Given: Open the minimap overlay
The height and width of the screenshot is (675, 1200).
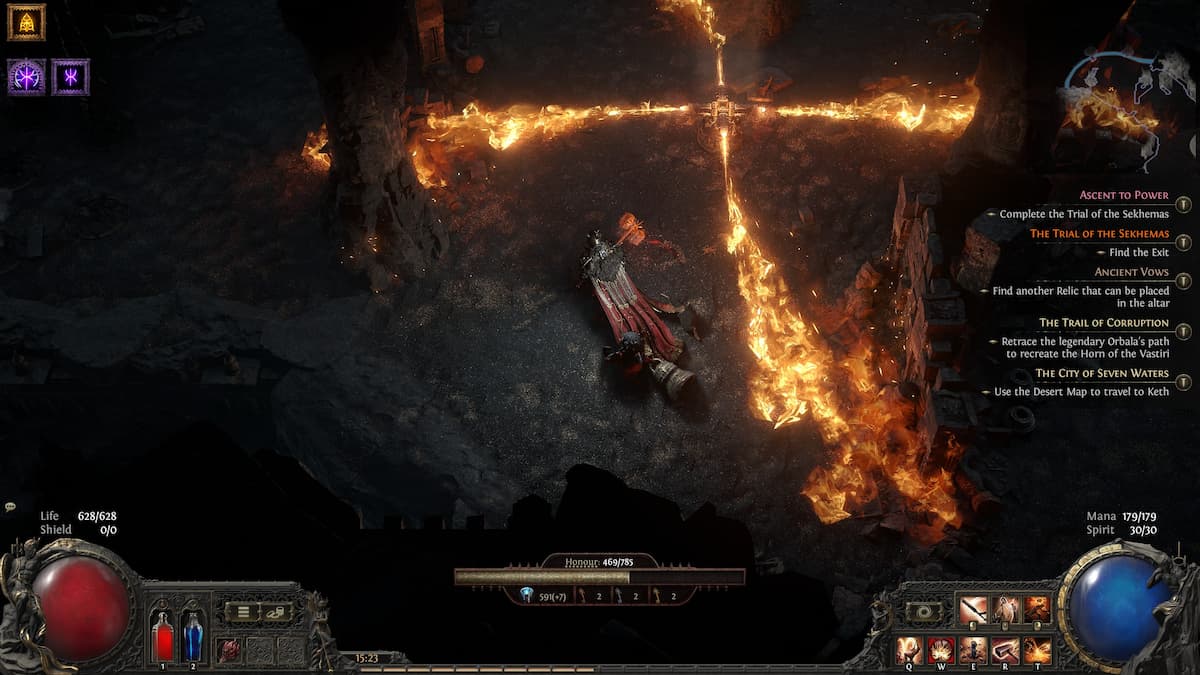Looking at the screenshot, I should [1115, 98].
